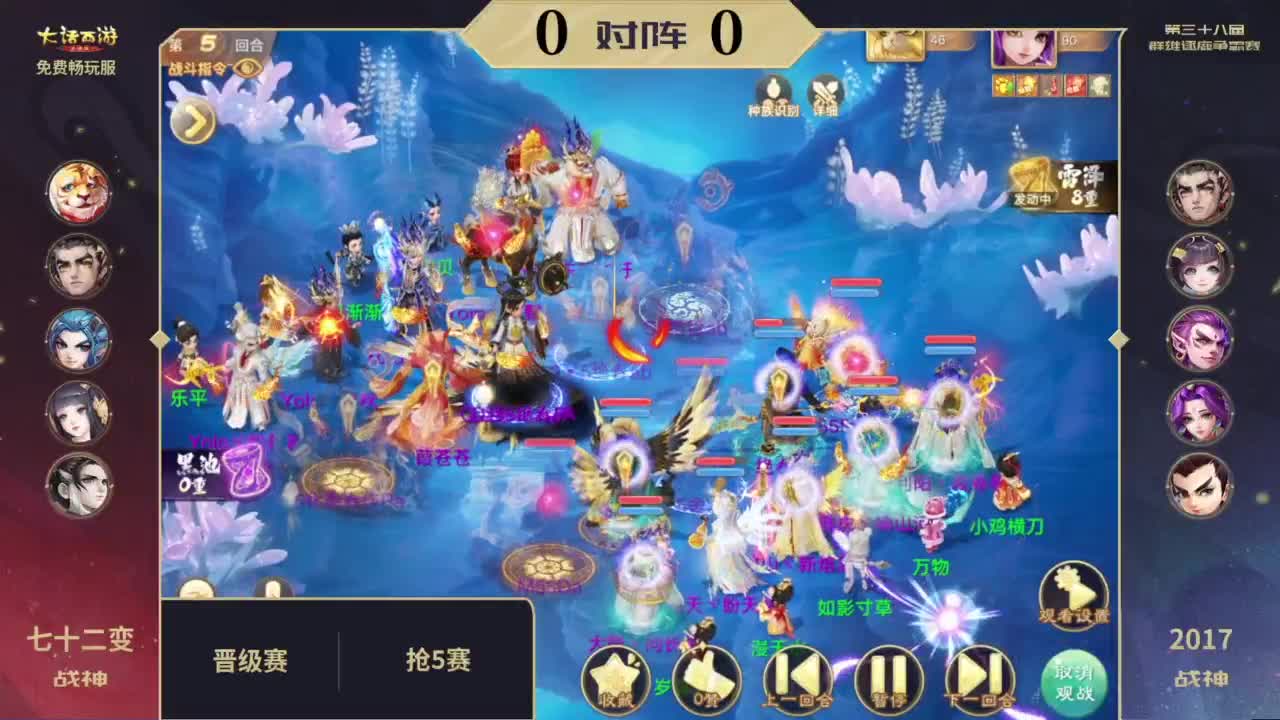
Task: Click the right diamond marker beside enemy roster
Action: tap(1118, 340)
